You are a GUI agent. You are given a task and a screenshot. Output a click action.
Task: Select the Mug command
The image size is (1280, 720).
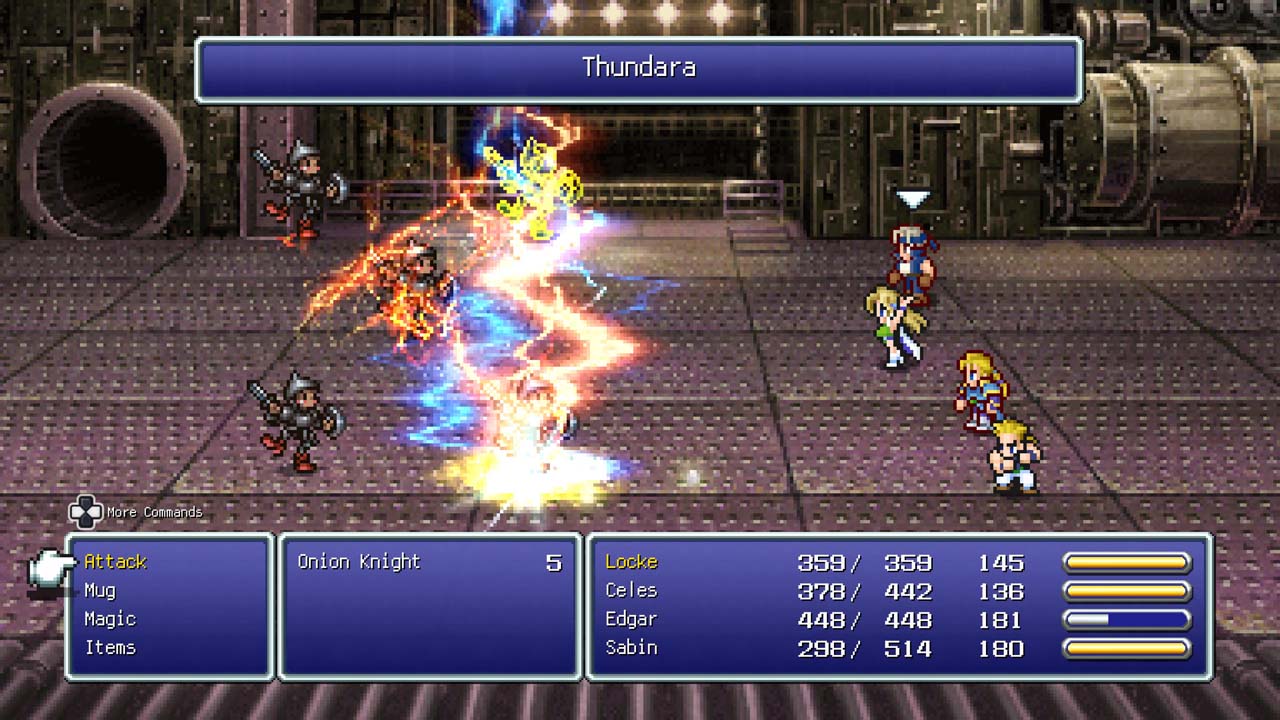coord(100,591)
